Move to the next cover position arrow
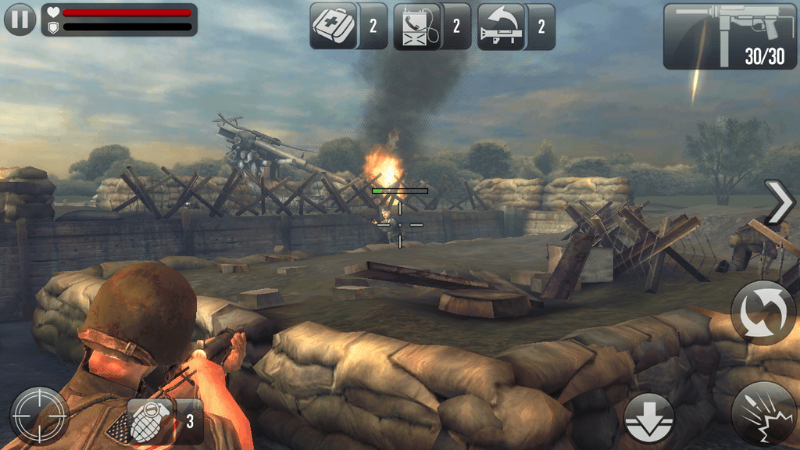This screenshot has height=450, width=800. point(777,203)
